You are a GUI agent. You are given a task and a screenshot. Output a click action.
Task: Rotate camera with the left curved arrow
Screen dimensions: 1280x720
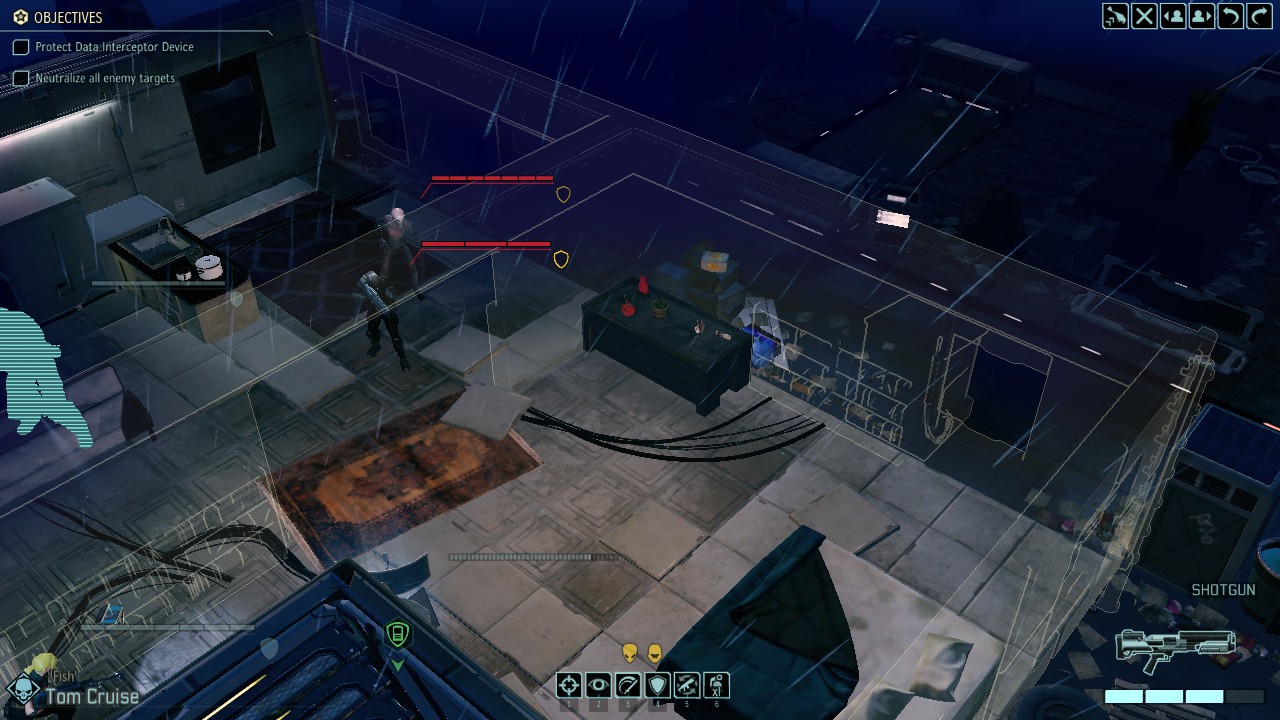coord(1231,16)
